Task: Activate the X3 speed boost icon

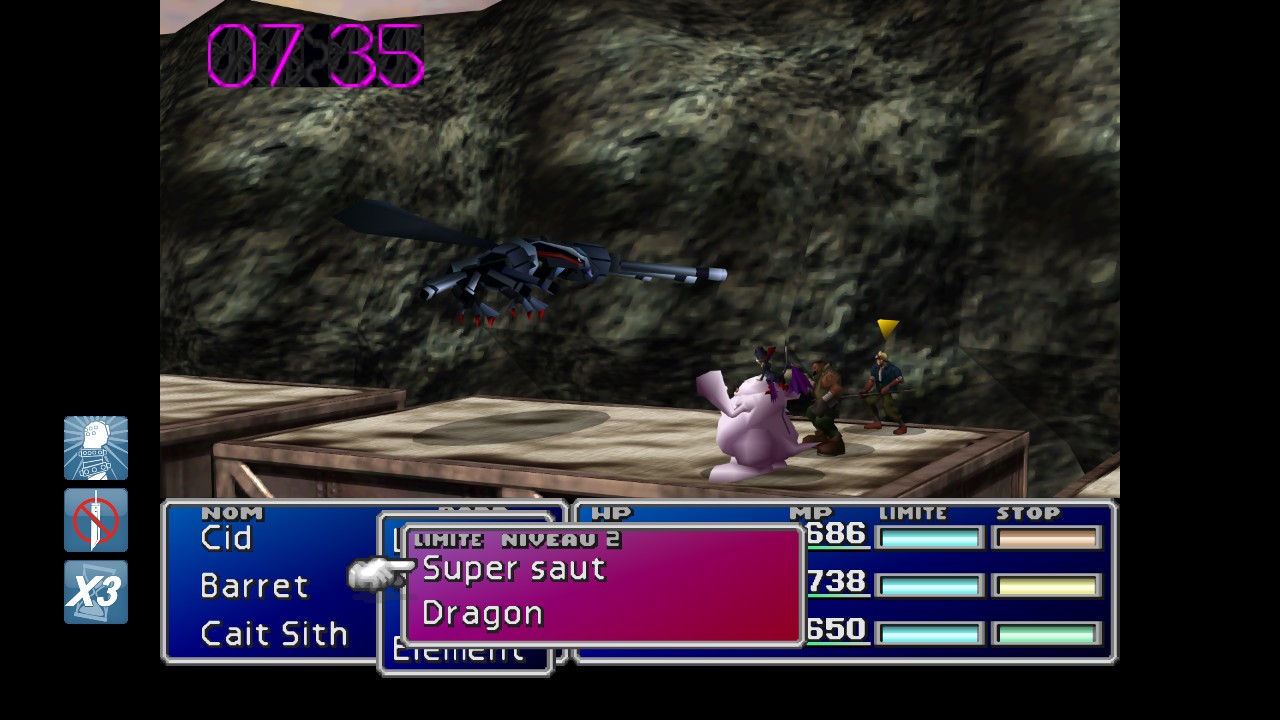Action: [96, 592]
